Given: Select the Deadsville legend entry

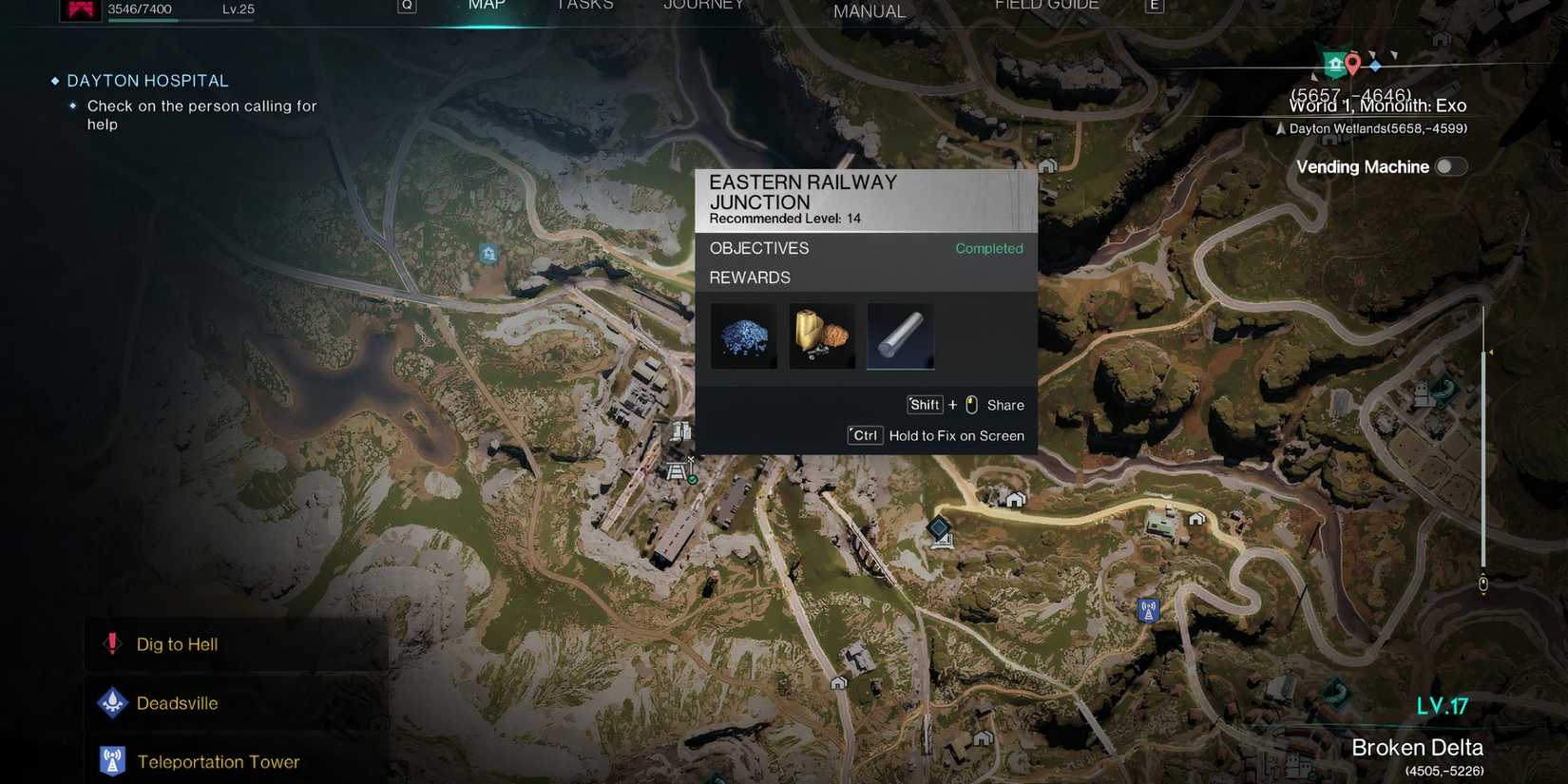Looking at the screenshot, I should click(177, 703).
